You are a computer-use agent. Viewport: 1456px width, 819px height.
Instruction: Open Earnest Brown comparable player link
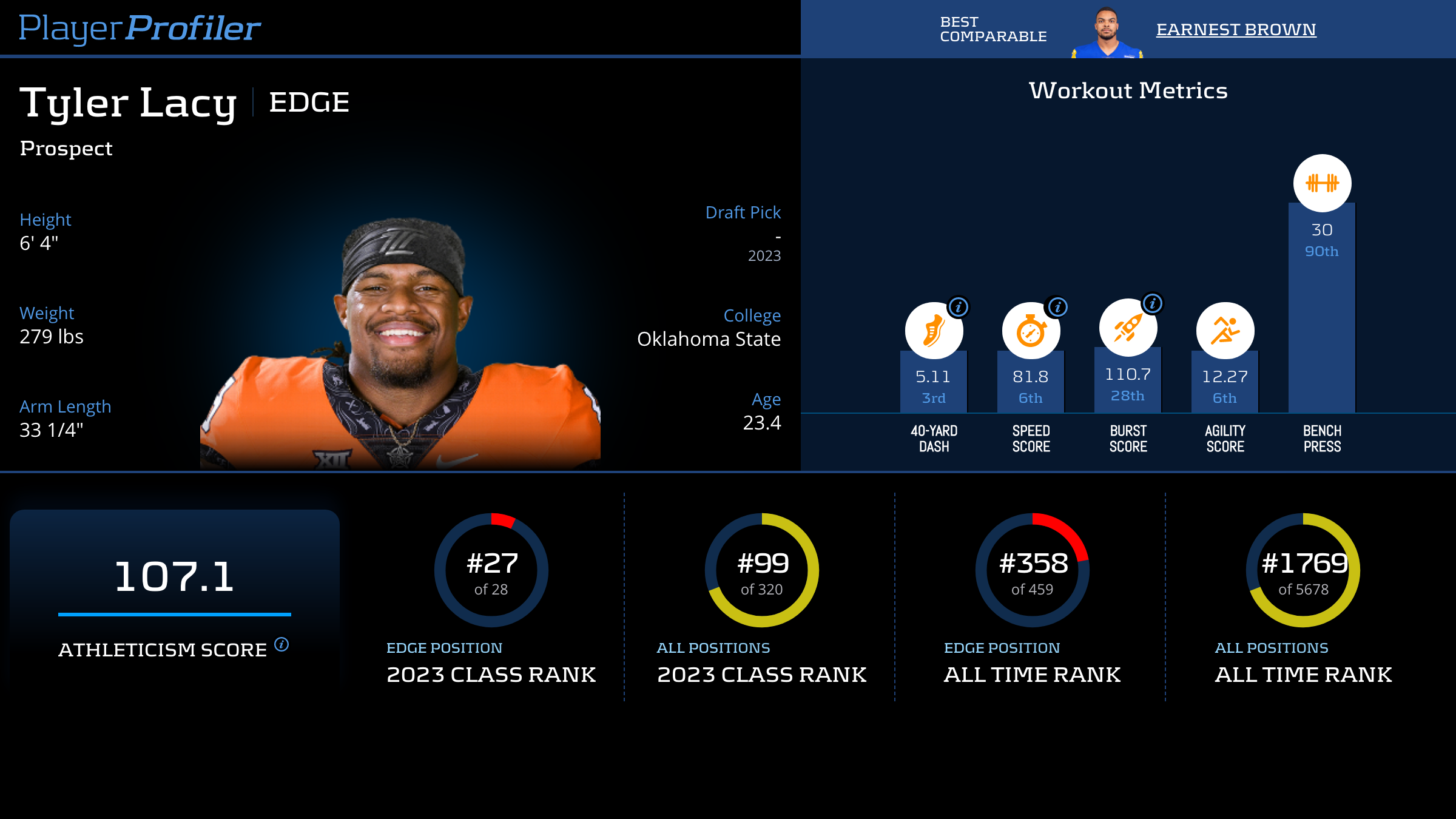(1236, 29)
